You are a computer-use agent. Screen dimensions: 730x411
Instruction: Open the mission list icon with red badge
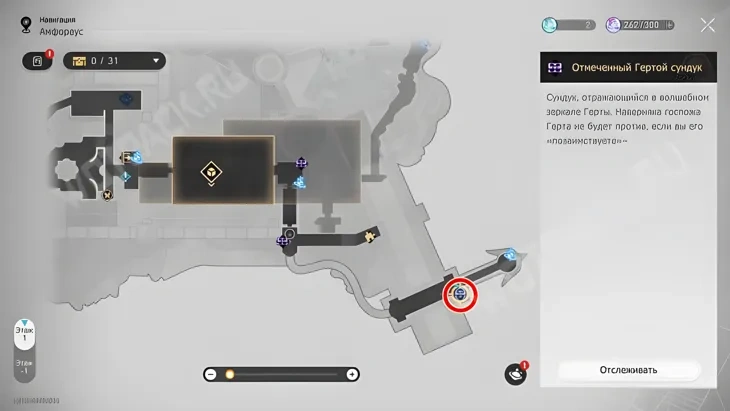point(37,61)
